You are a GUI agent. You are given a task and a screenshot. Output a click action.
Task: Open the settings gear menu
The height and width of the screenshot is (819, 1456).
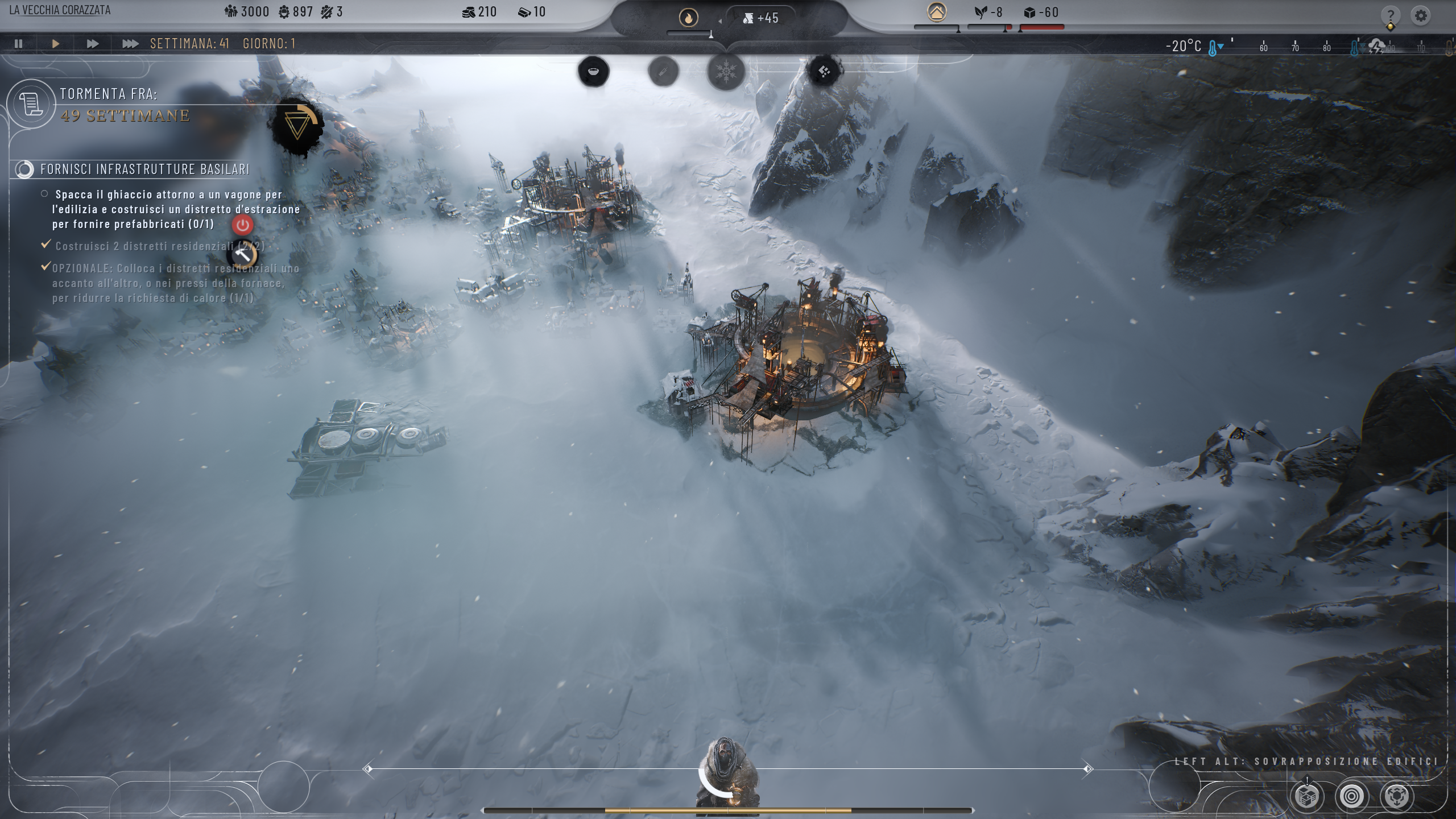1421,15
